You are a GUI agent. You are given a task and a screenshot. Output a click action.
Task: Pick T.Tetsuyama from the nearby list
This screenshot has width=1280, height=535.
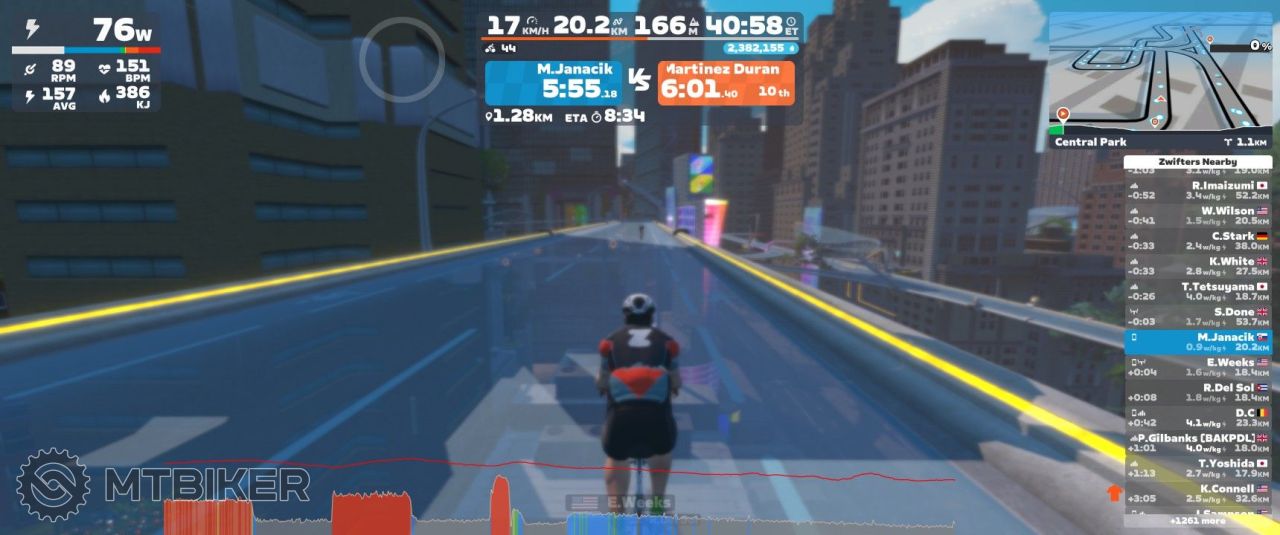pos(1198,291)
